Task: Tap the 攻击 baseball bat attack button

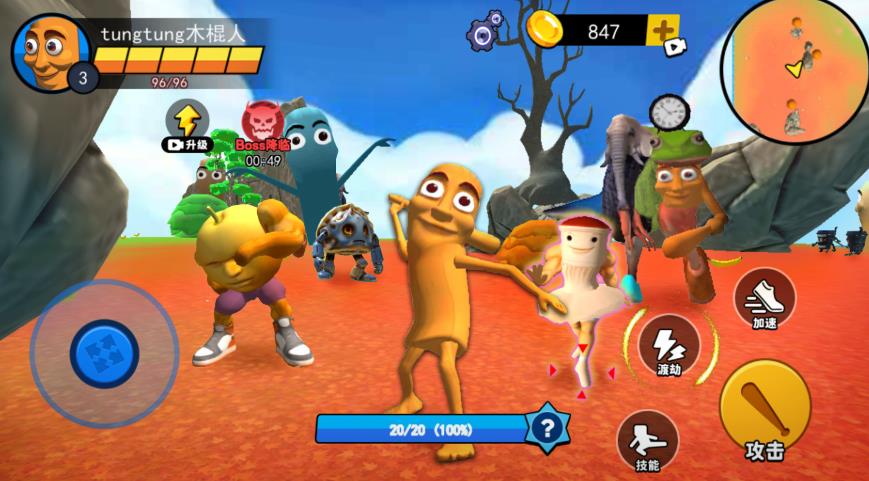Action: 764,409
